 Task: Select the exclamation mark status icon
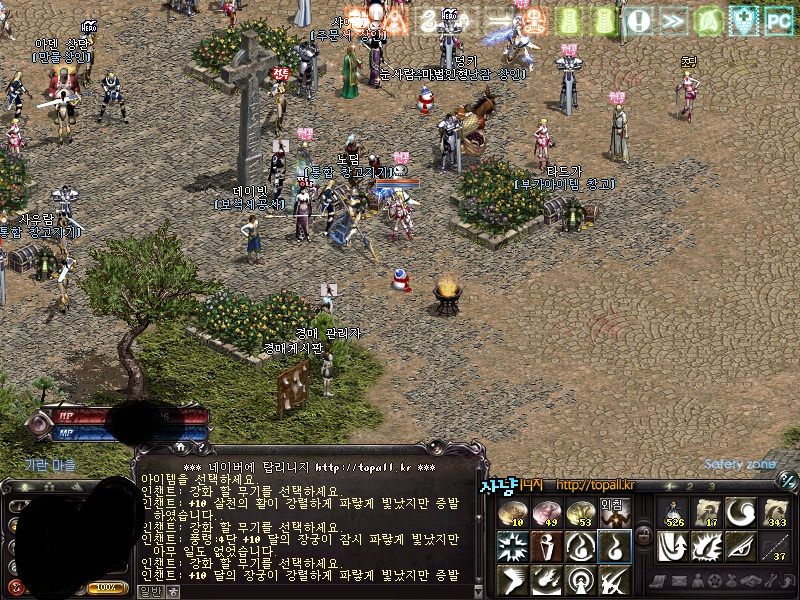click(x=640, y=19)
